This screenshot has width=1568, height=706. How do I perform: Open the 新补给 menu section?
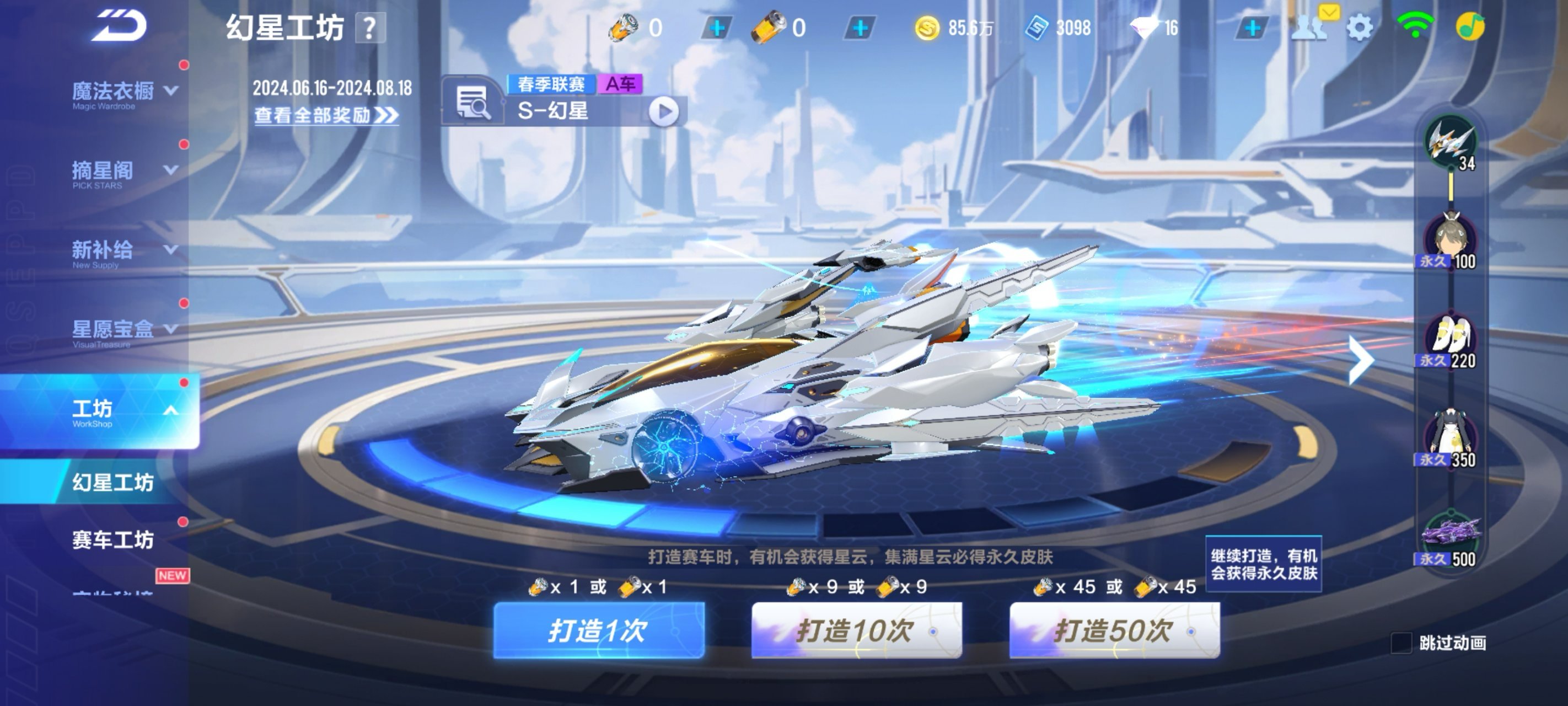click(125, 251)
